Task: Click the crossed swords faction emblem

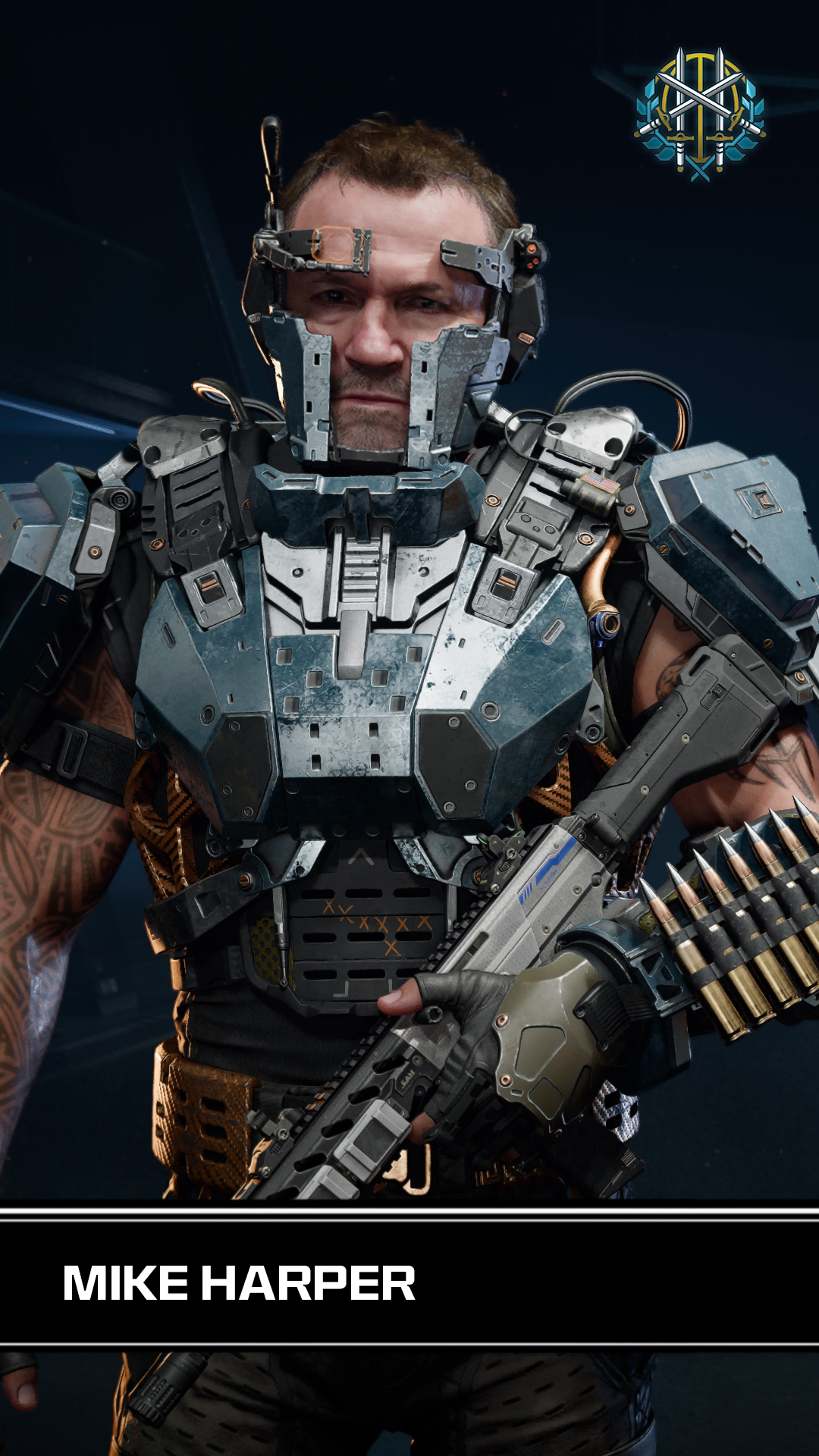Action: (x=699, y=115)
